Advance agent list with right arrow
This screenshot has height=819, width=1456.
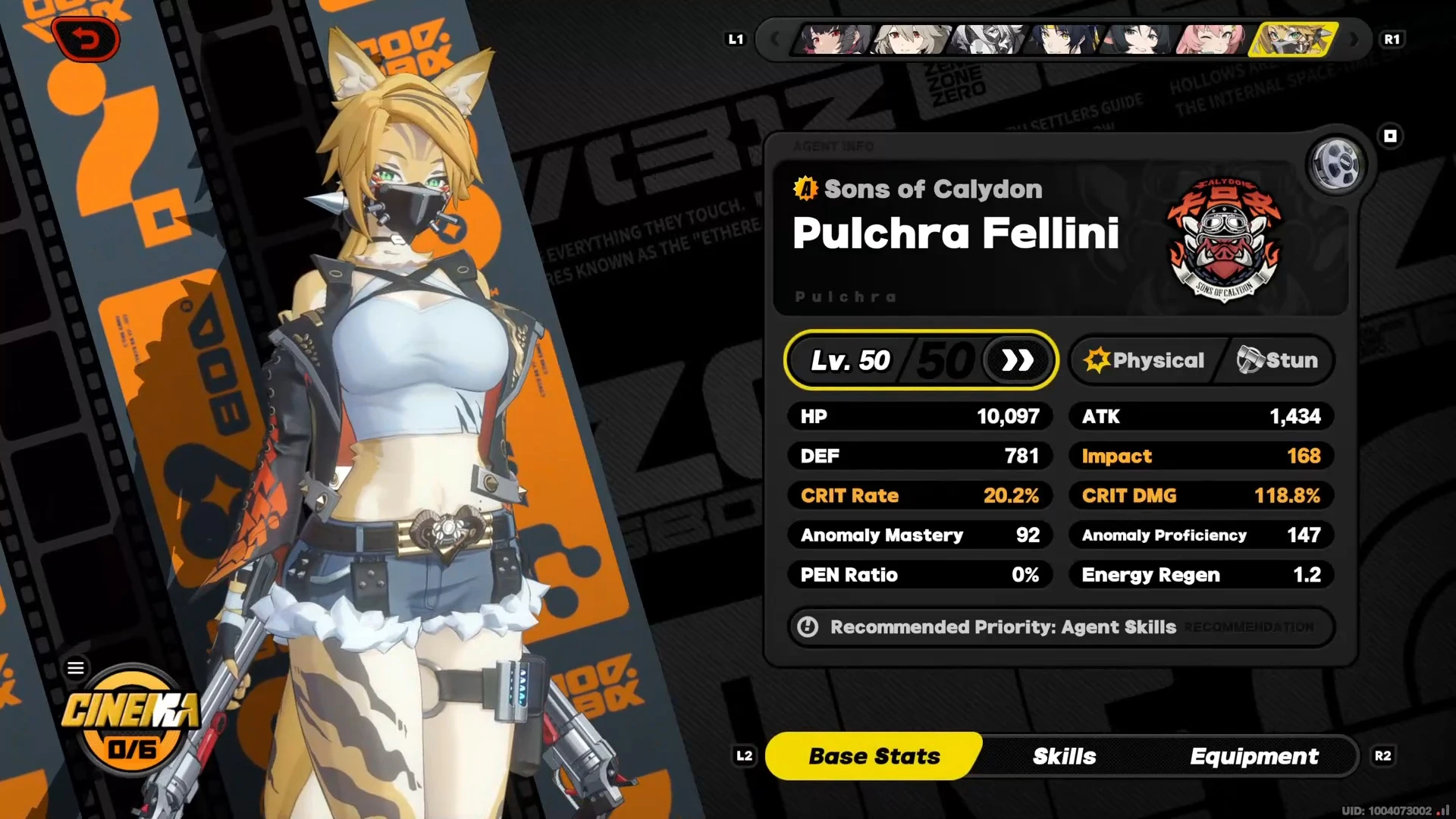click(x=1354, y=39)
